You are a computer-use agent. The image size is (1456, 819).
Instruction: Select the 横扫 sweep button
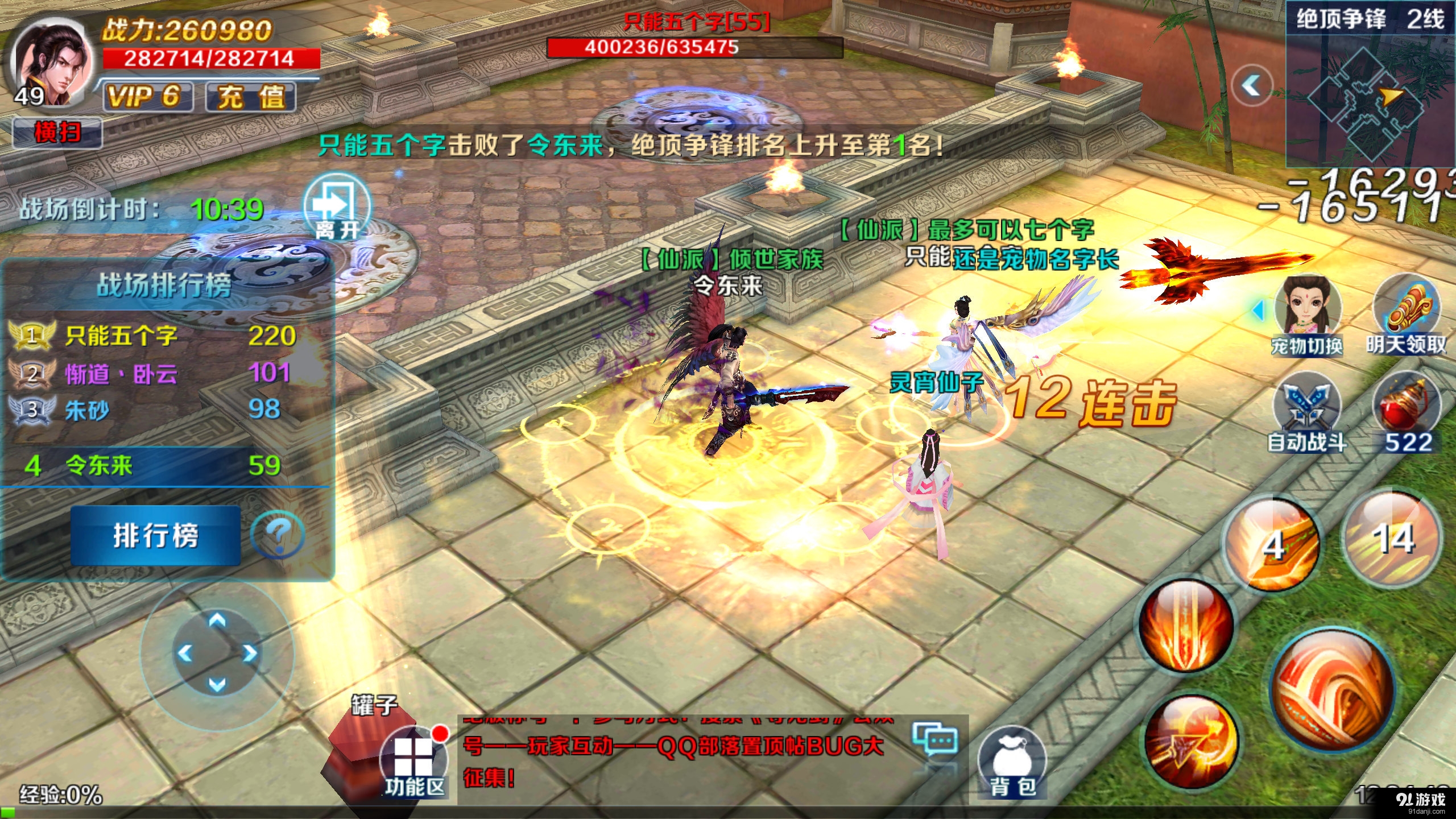pos(57,133)
